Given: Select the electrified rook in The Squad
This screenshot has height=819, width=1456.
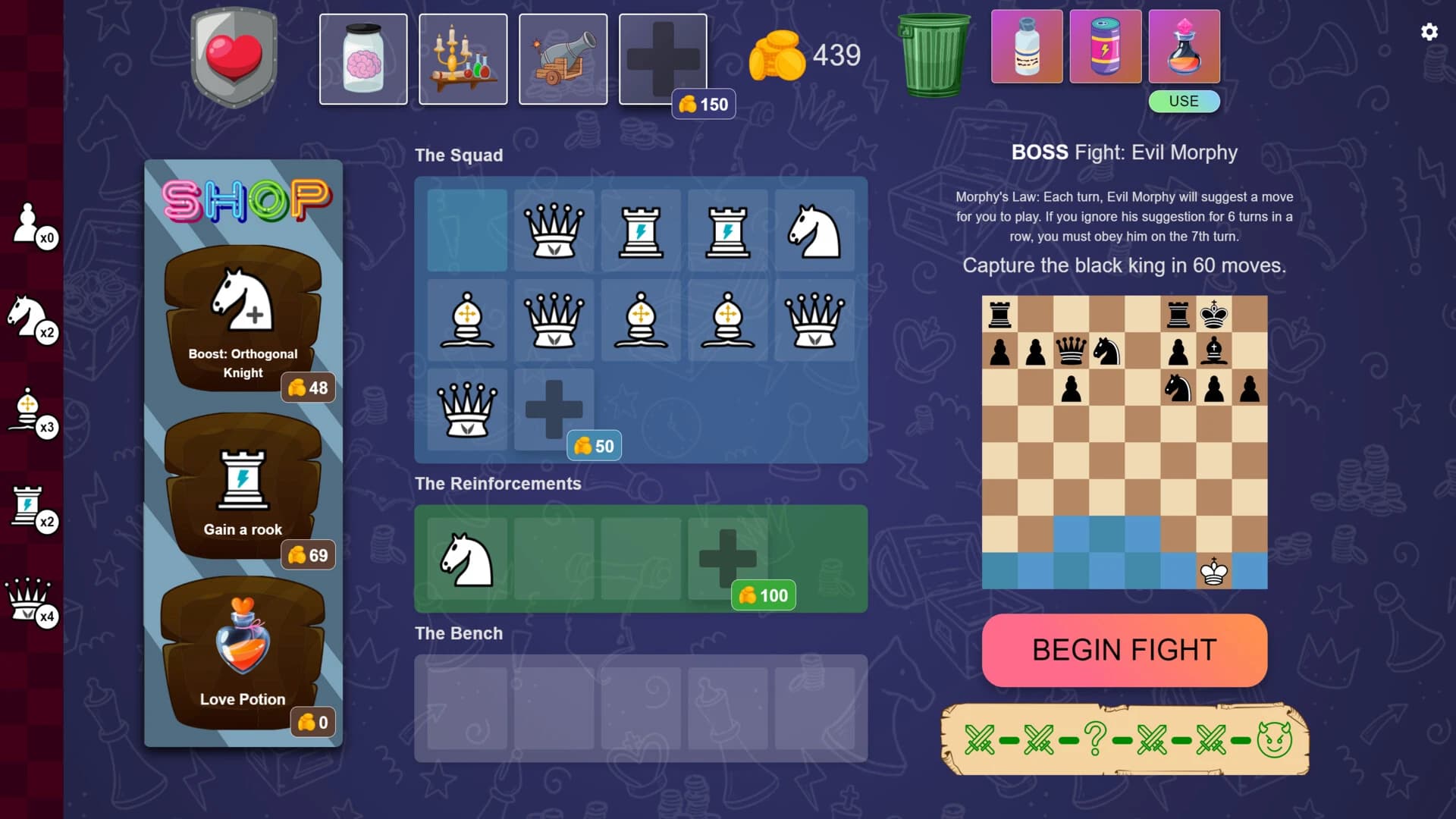Looking at the screenshot, I should (641, 231).
